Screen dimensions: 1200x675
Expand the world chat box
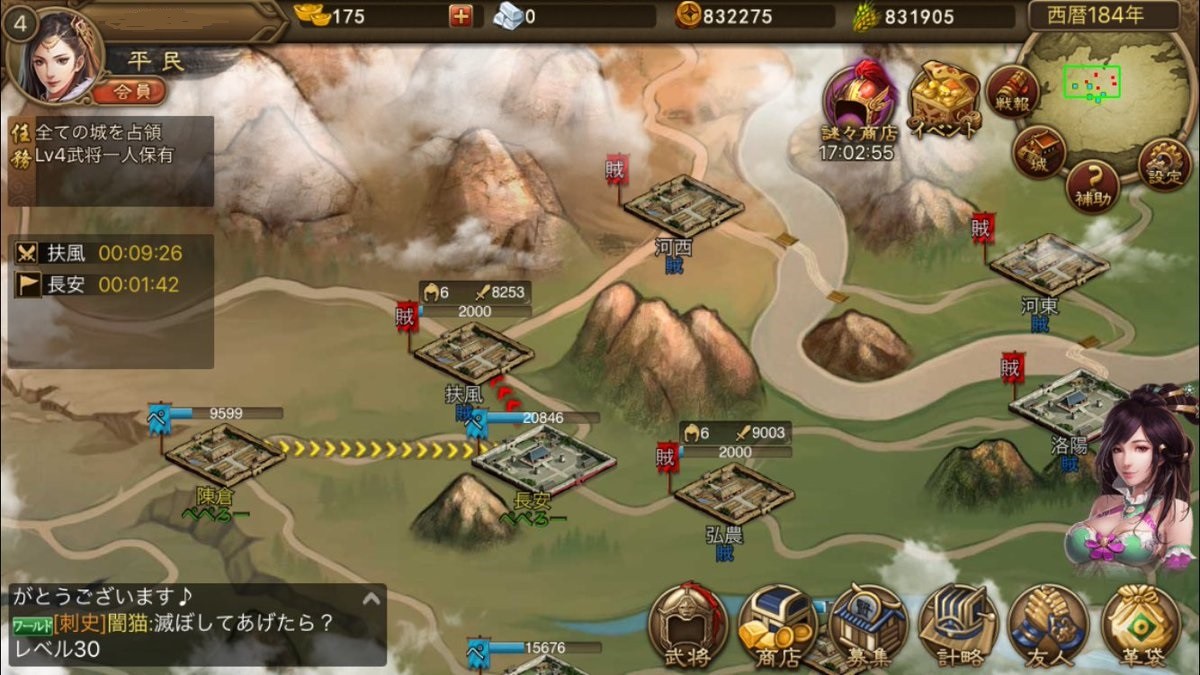click(371, 599)
